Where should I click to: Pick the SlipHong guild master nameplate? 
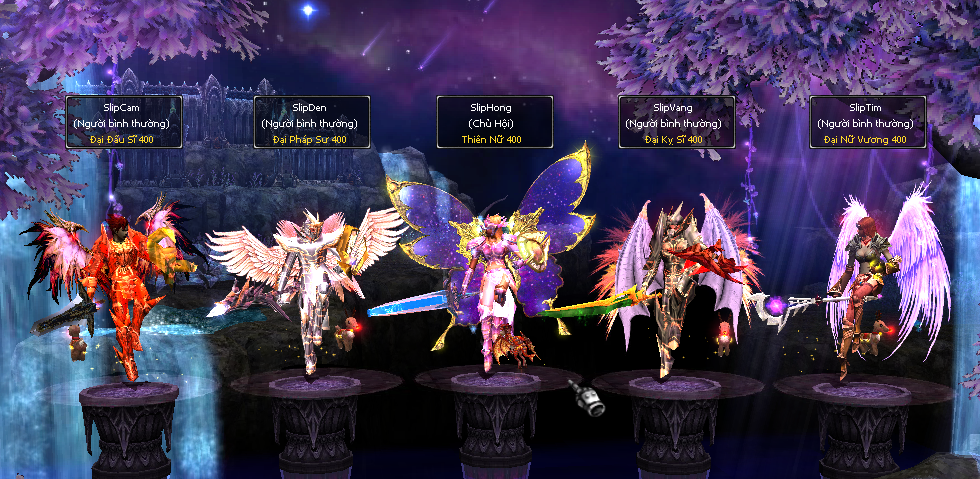click(x=495, y=122)
